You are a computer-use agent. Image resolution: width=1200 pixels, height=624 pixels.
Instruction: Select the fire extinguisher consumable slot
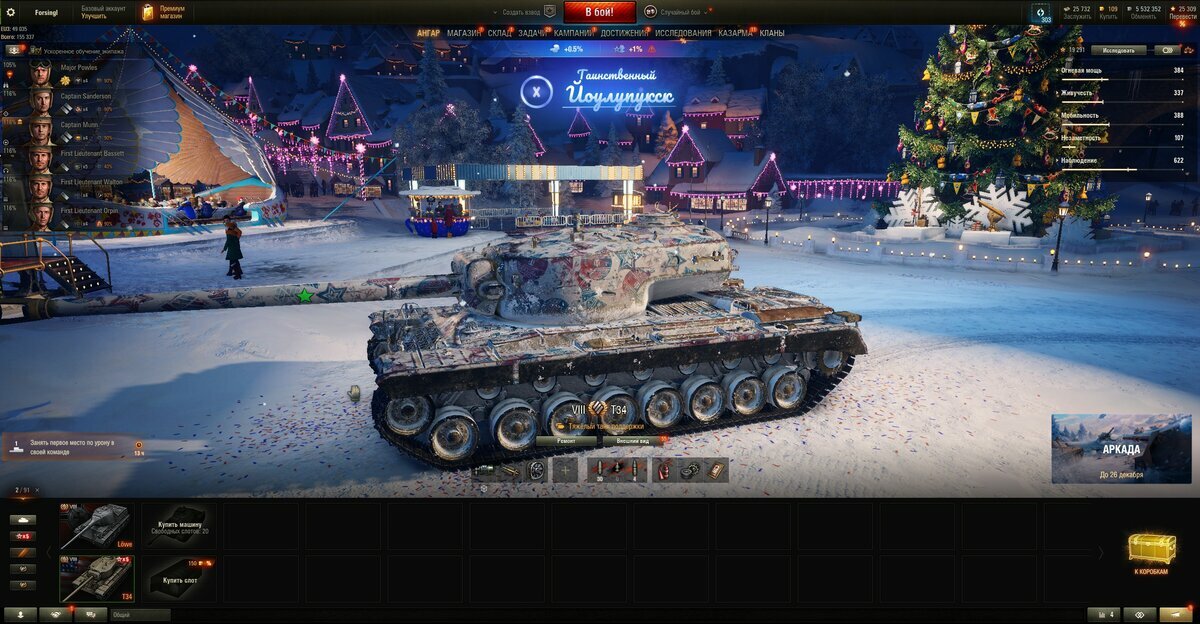tap(664, 470)
